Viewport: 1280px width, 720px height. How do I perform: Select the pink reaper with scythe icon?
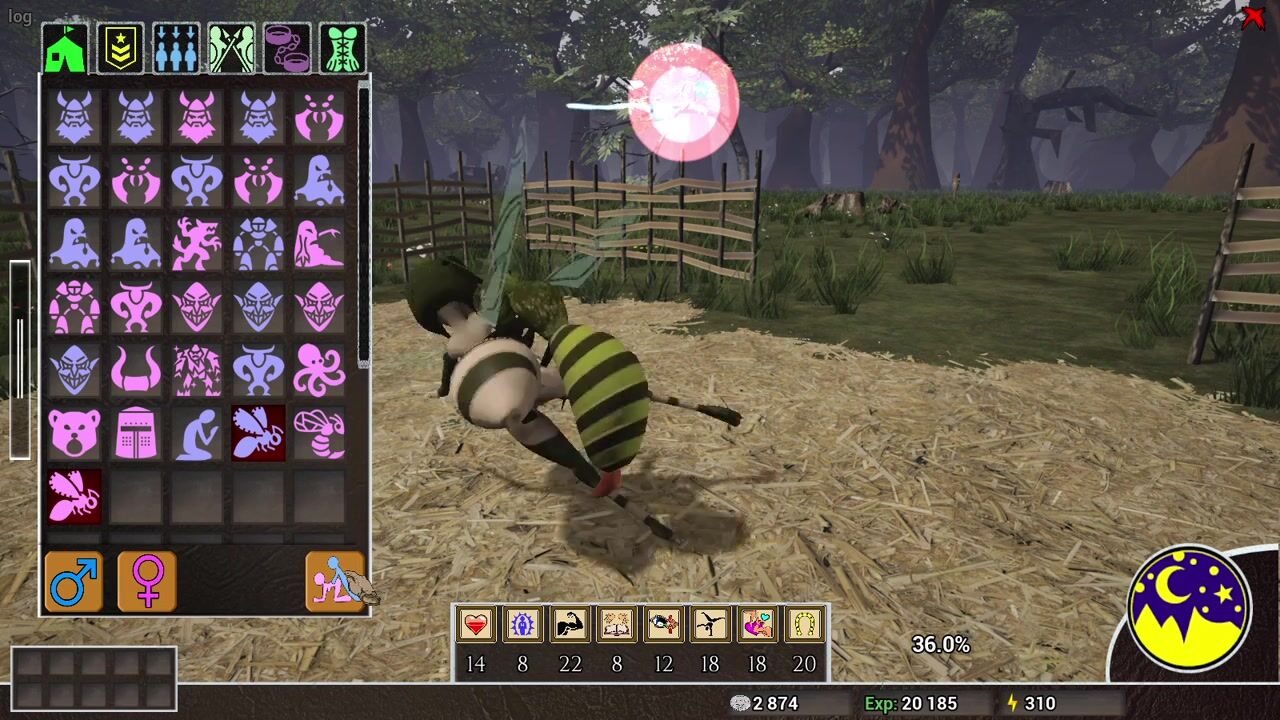[x=319, y=244]
